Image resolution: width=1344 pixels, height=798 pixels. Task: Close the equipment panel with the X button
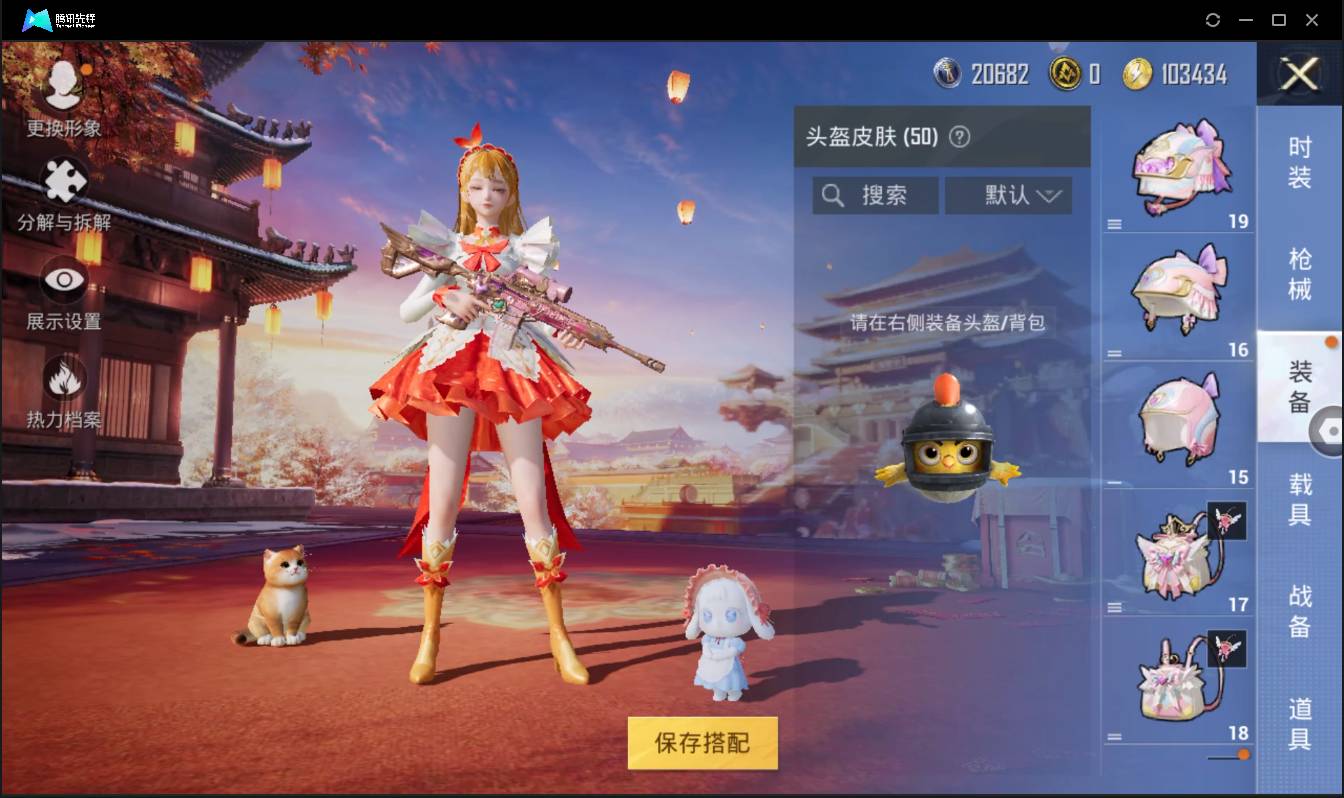tap(1299, 75)
